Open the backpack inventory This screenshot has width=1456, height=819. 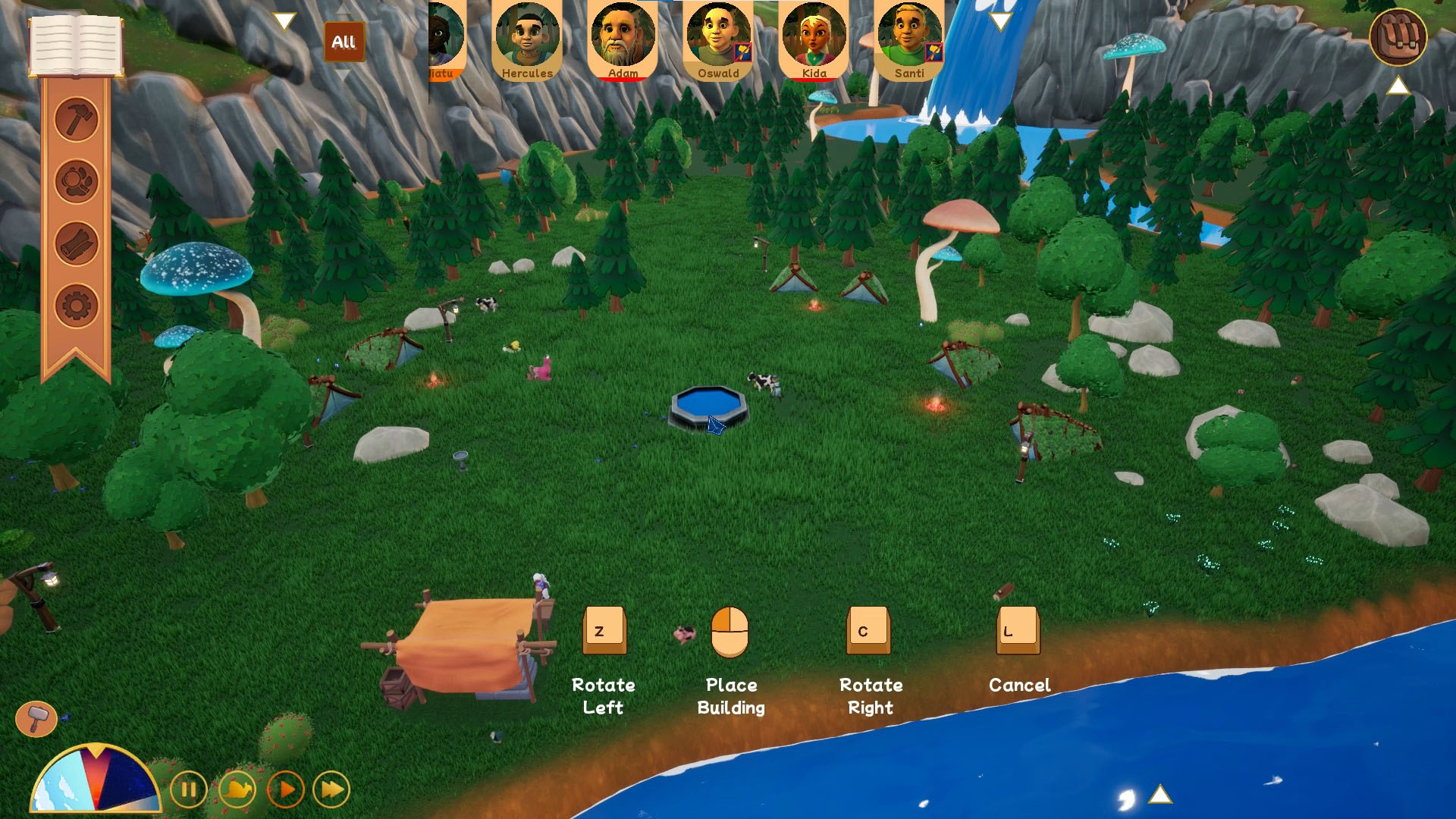coord(1398,37)
